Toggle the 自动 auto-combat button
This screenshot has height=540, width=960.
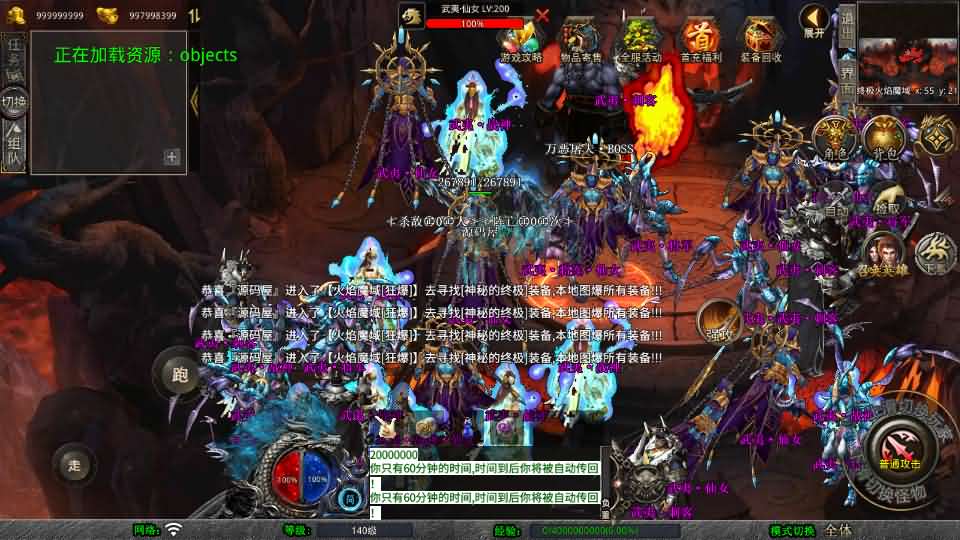tap(835, 203)
